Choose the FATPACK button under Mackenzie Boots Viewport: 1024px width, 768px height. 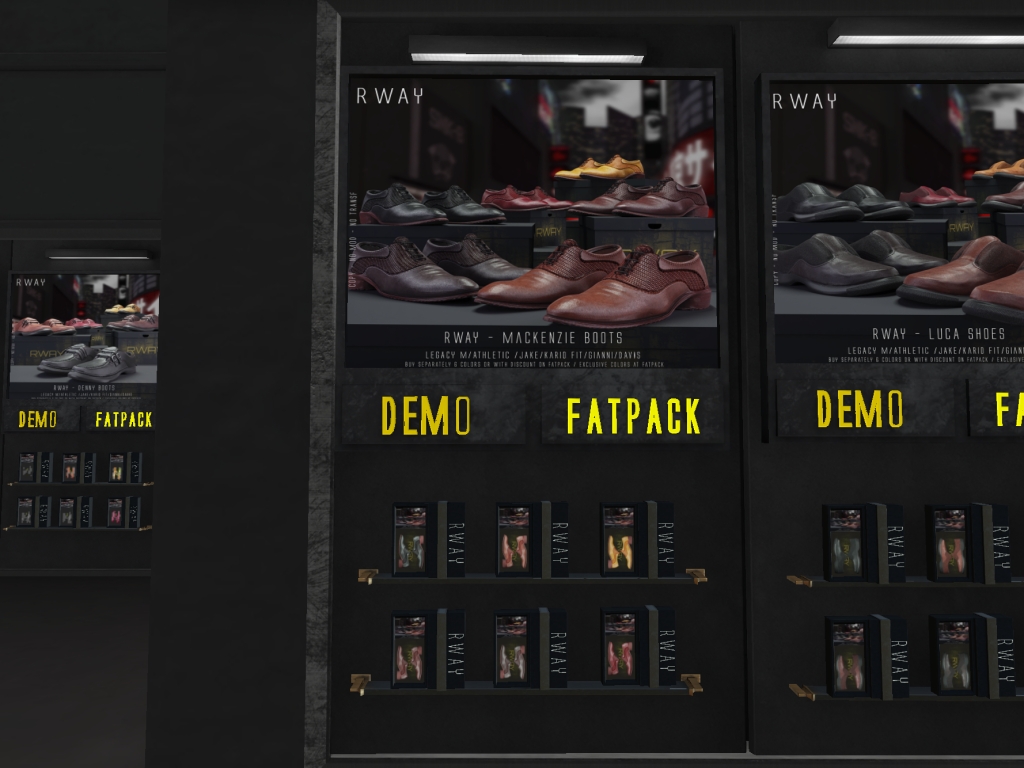pyautogui.click(x=633, y=415)
